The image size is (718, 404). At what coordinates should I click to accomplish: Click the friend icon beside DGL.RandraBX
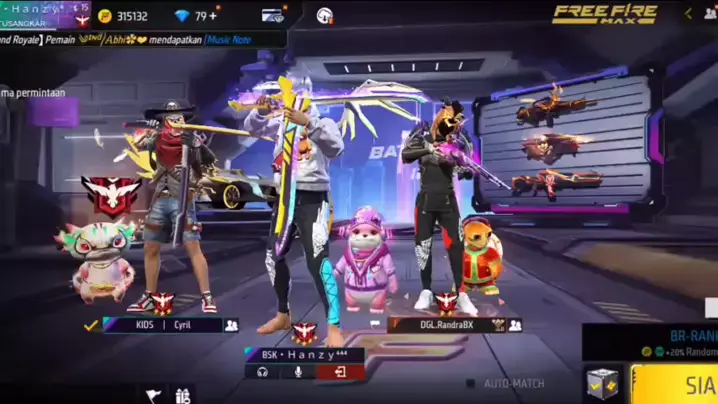click(x=515, y=325)
